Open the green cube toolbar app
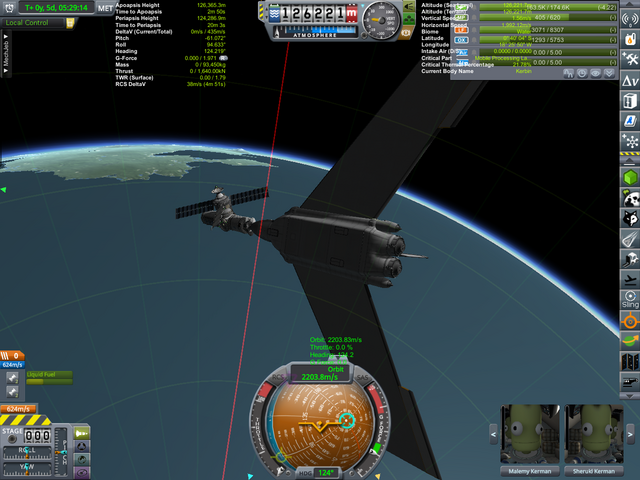This screenshot has width=640, height=480. coord(630,178)
